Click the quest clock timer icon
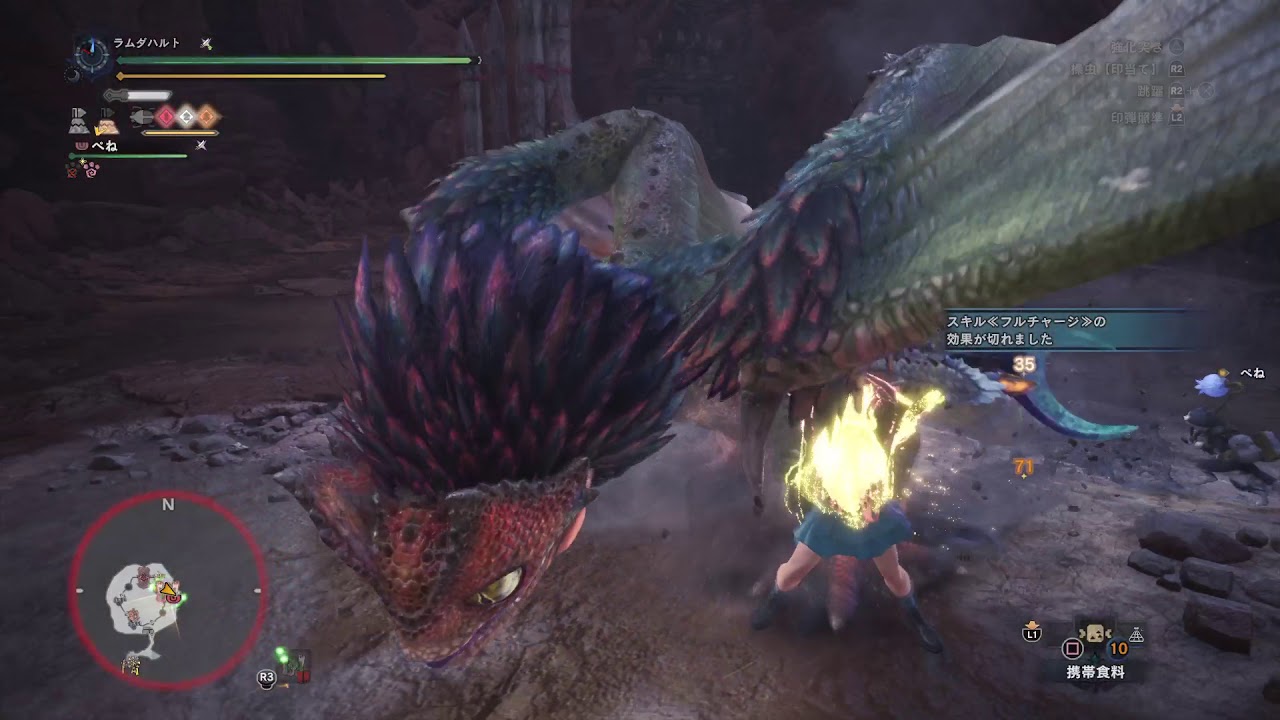This screenshot has height=720, width=1280. [94, 55]
